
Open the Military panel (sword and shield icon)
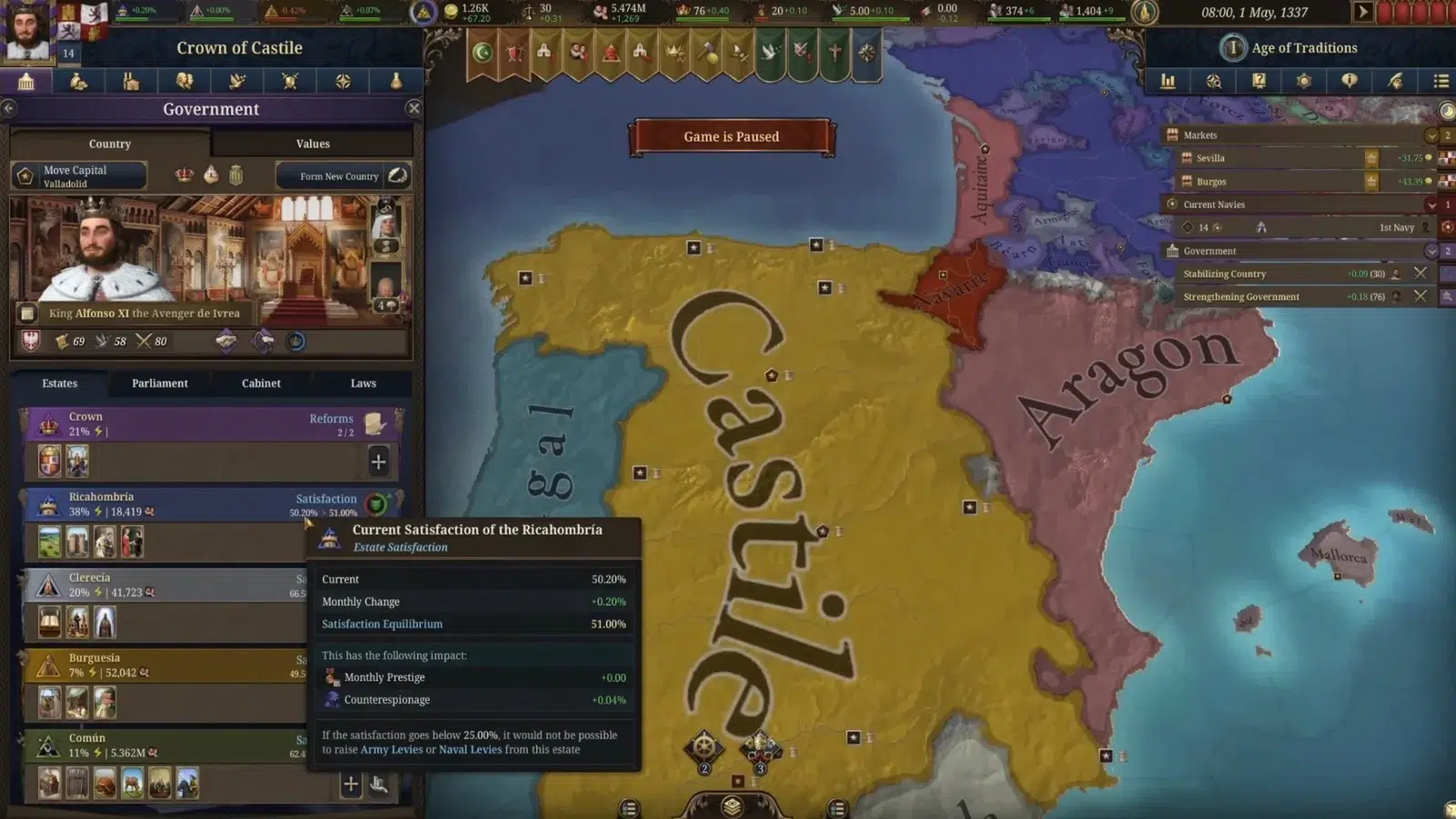[x=289, y=81]
